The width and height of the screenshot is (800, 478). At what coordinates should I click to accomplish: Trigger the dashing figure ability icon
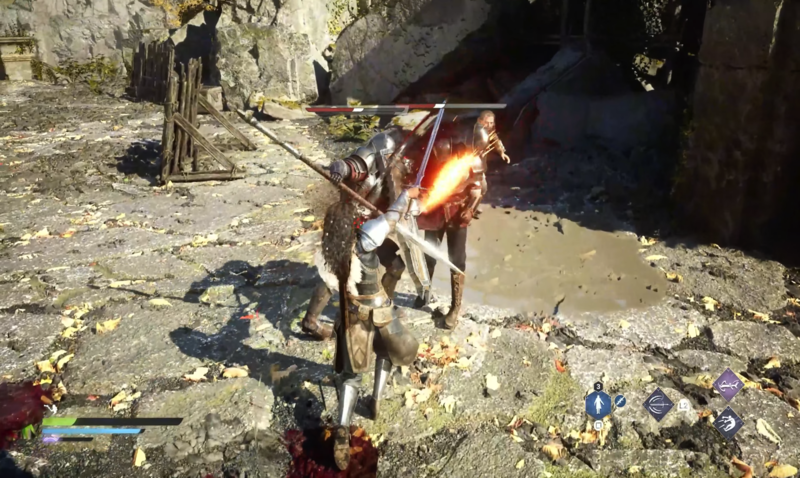[727, 422]
